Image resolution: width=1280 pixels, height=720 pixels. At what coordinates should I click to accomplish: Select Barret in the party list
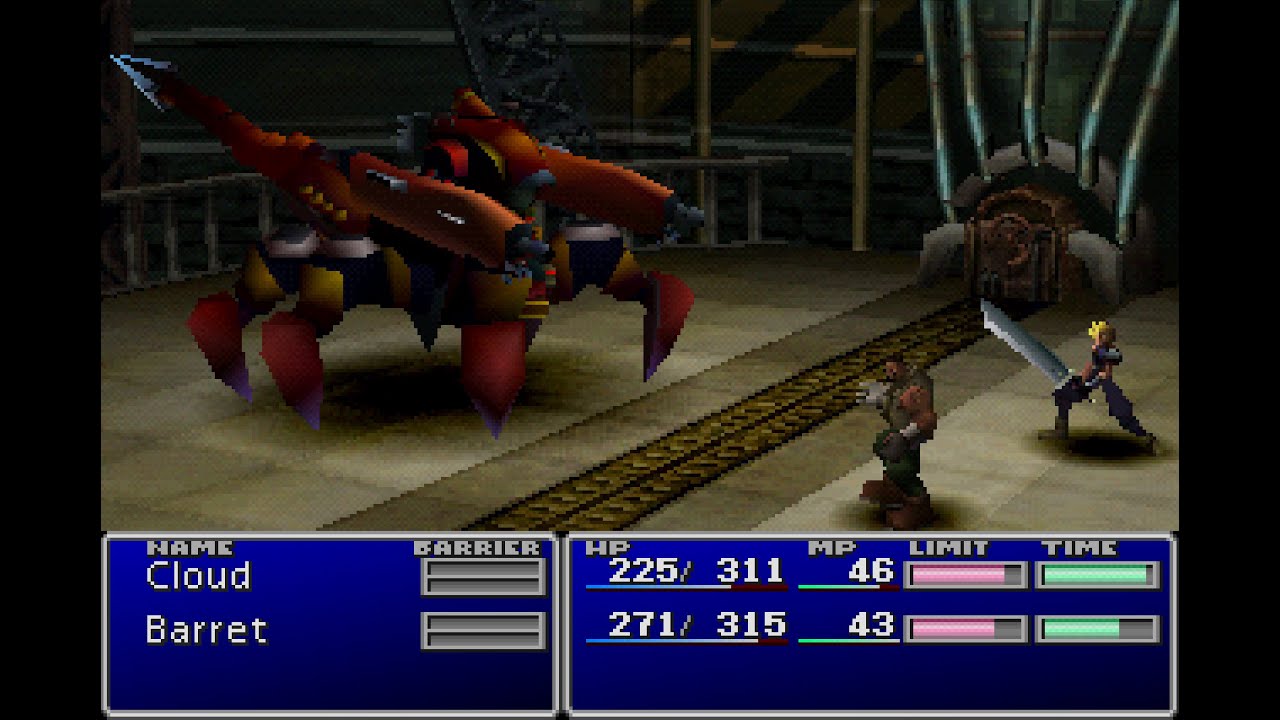tap(206, 630)
